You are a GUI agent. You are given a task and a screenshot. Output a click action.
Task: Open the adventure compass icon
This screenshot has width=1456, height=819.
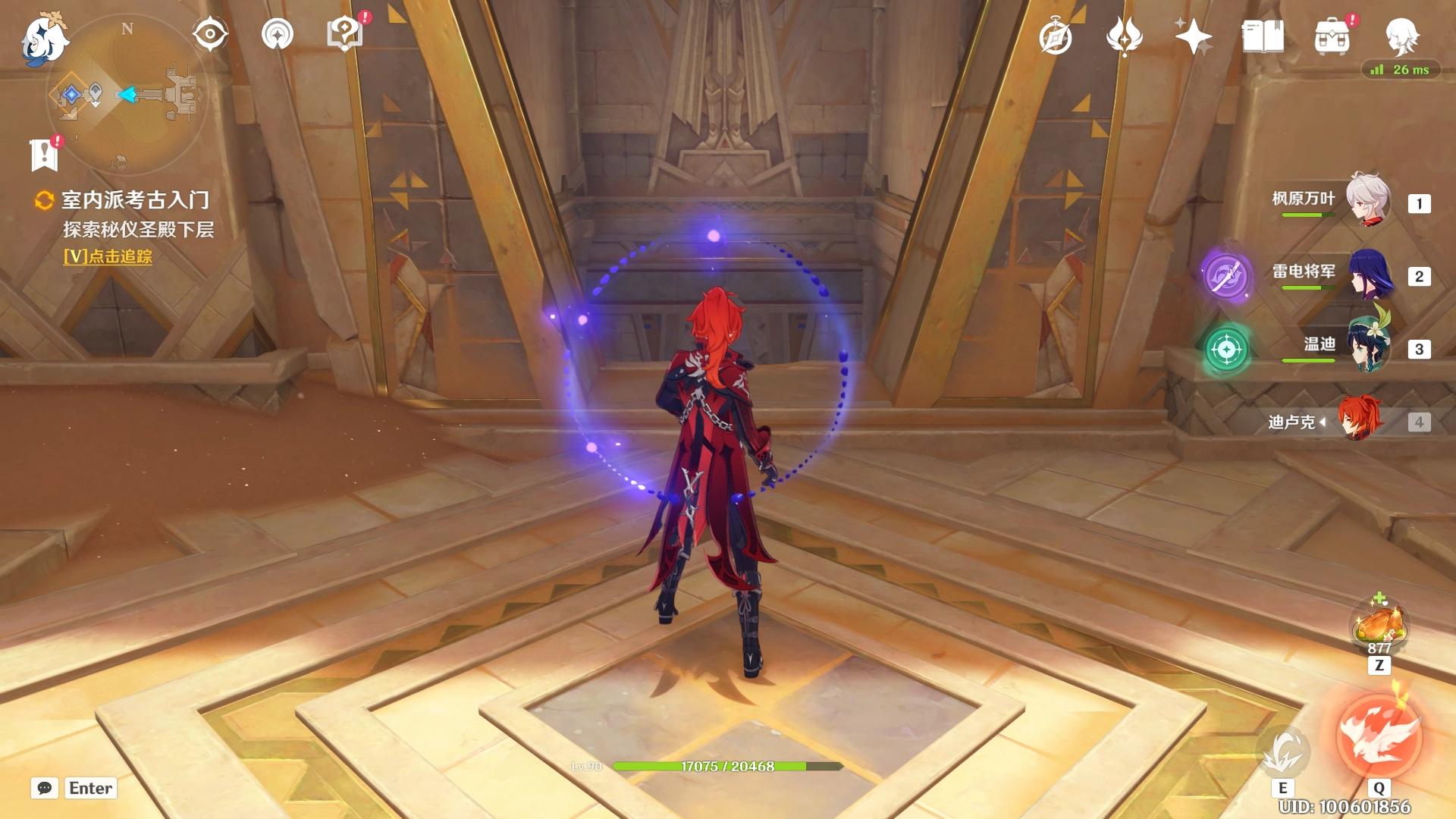1056,37
